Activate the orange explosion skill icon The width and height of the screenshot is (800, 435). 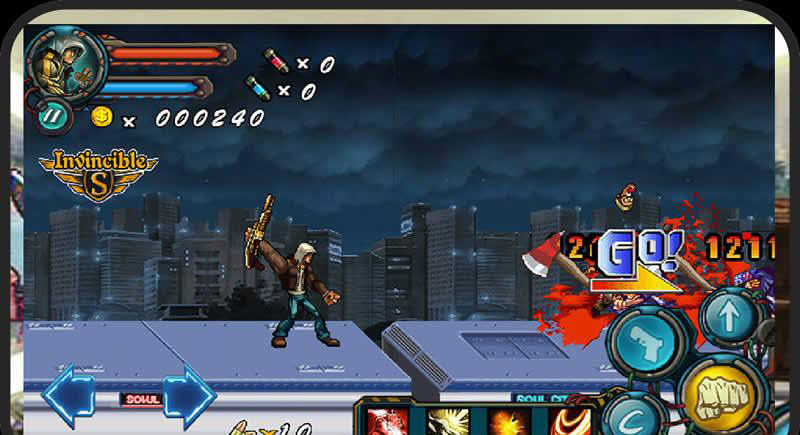pos(507,421)
